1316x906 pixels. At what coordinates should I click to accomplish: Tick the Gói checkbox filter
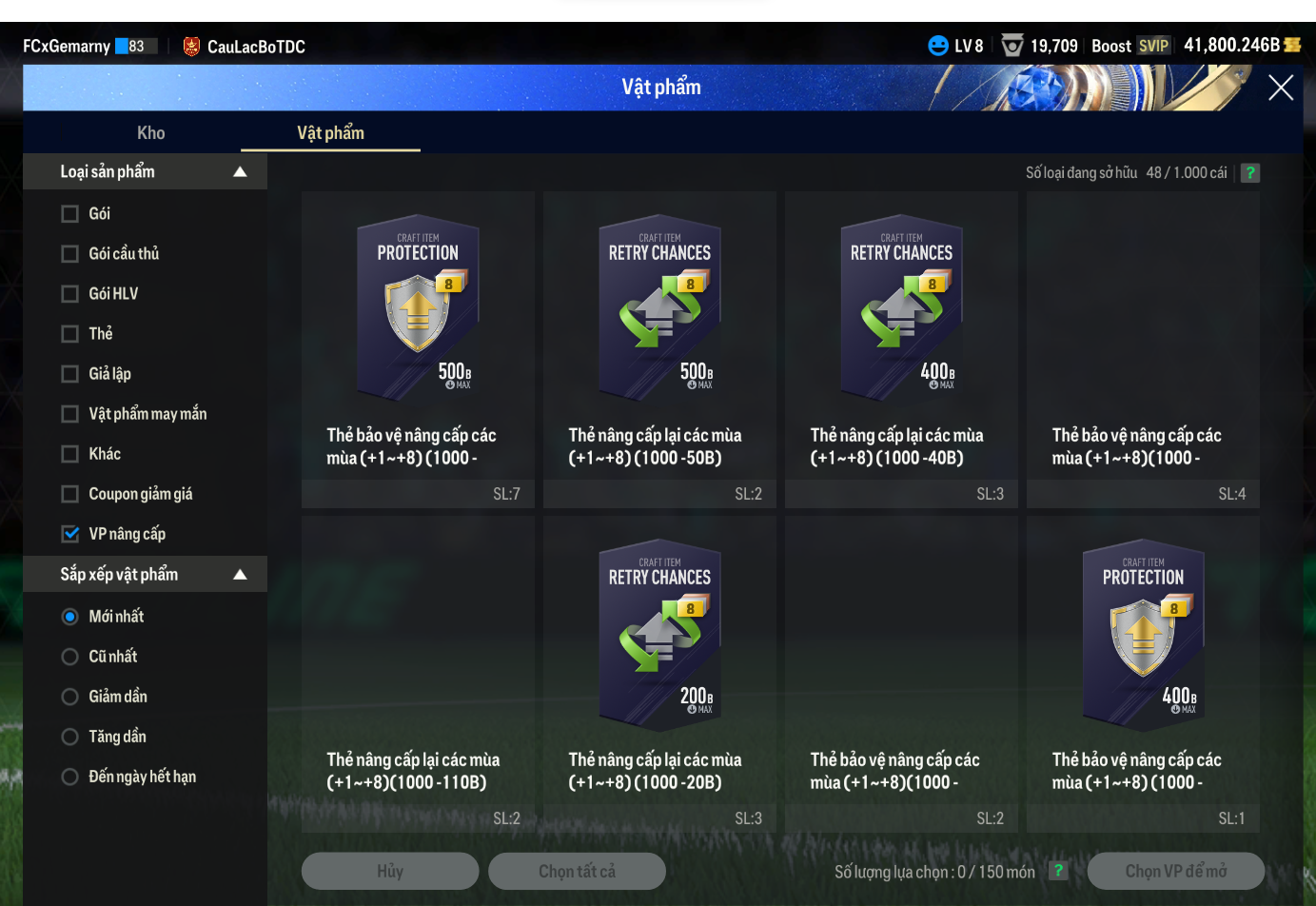[69, 214]
